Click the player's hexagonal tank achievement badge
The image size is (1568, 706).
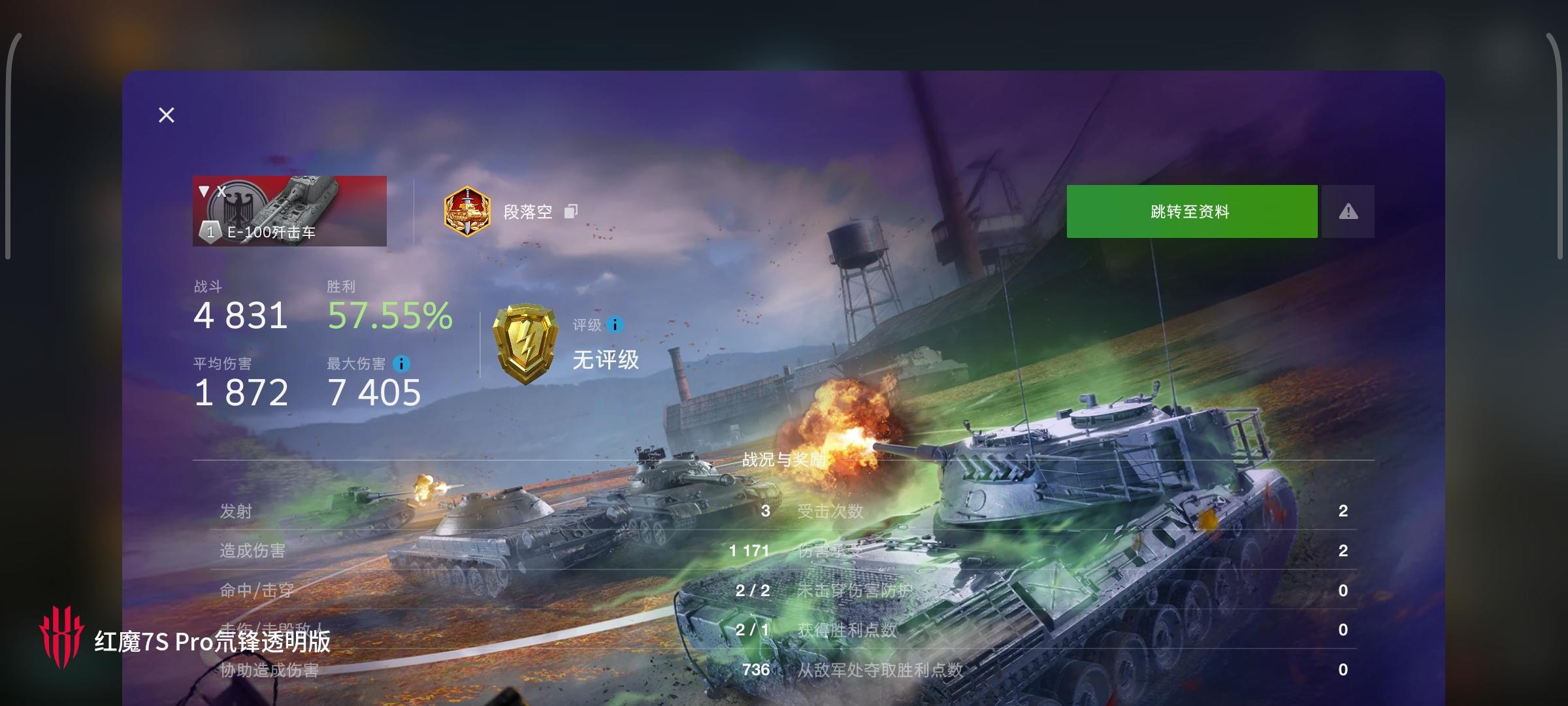(466, 211)
